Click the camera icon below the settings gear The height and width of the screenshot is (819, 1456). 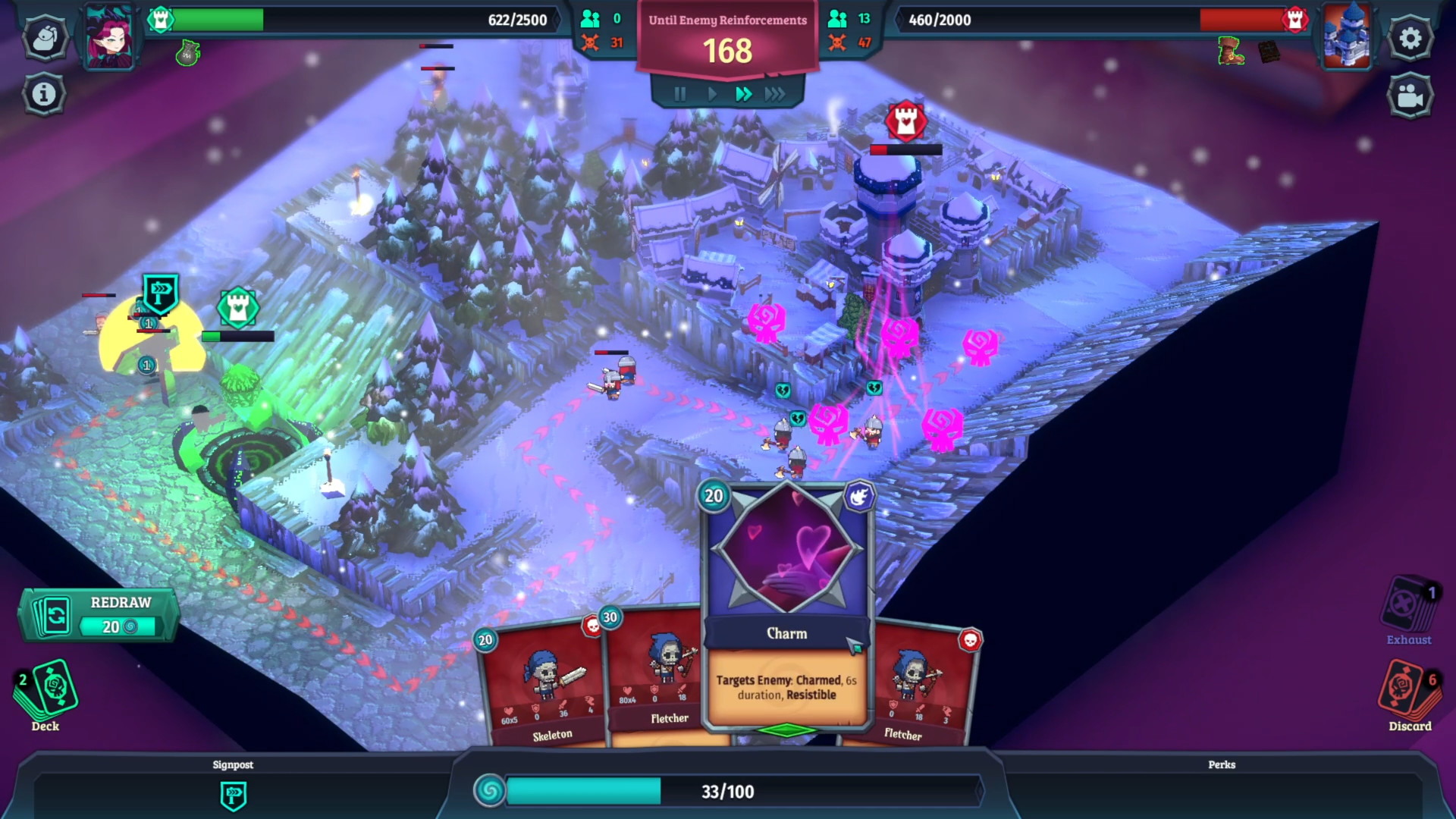tap(1410, 95)
